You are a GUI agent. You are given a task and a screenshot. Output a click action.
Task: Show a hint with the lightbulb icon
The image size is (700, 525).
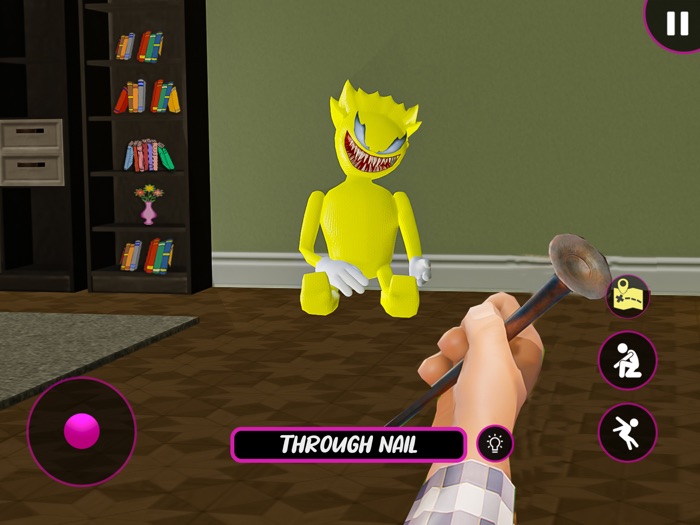point(494,443)
